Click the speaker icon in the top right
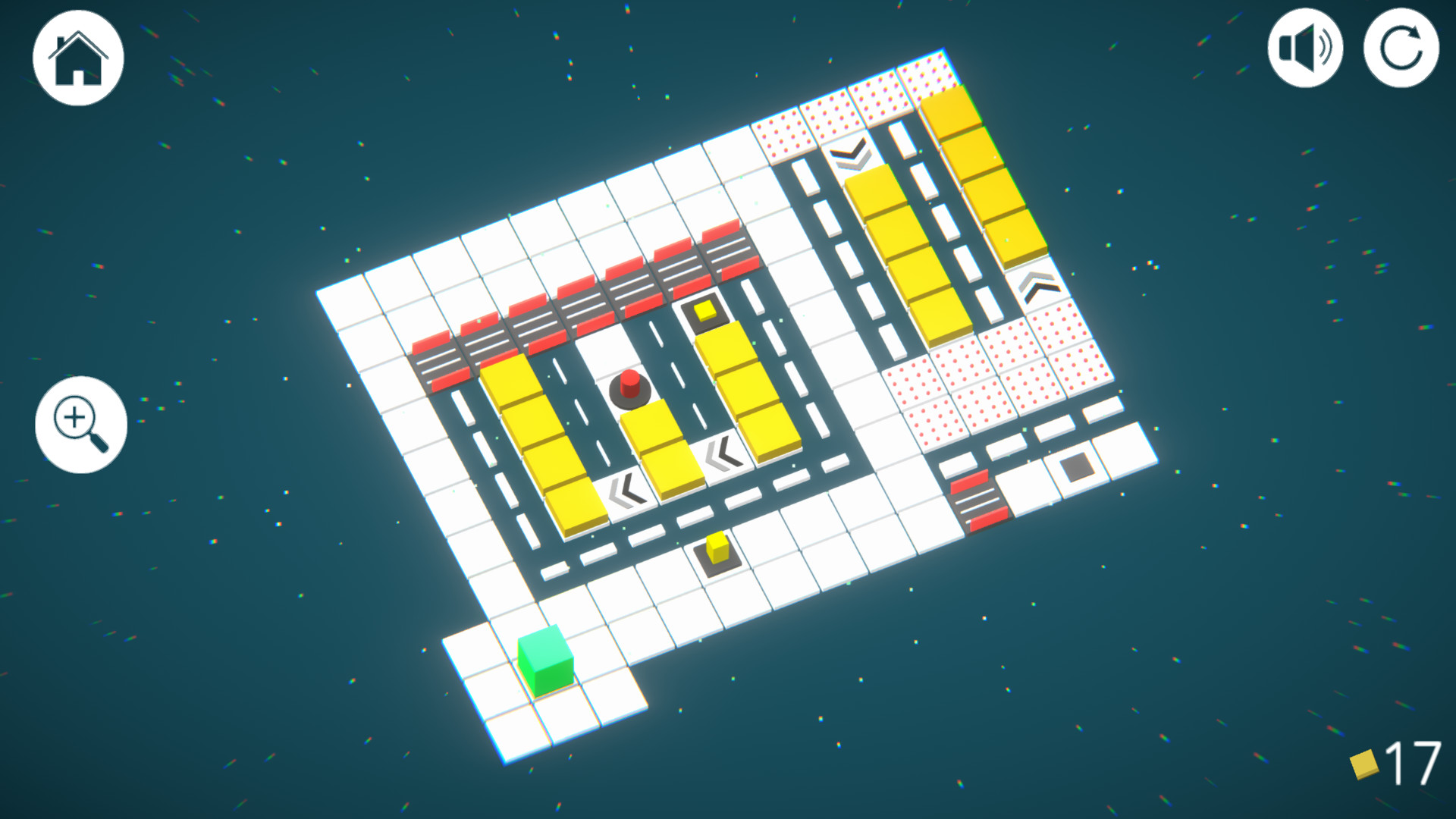This screenshot has height=819, width=1456. pos(1304,49)
